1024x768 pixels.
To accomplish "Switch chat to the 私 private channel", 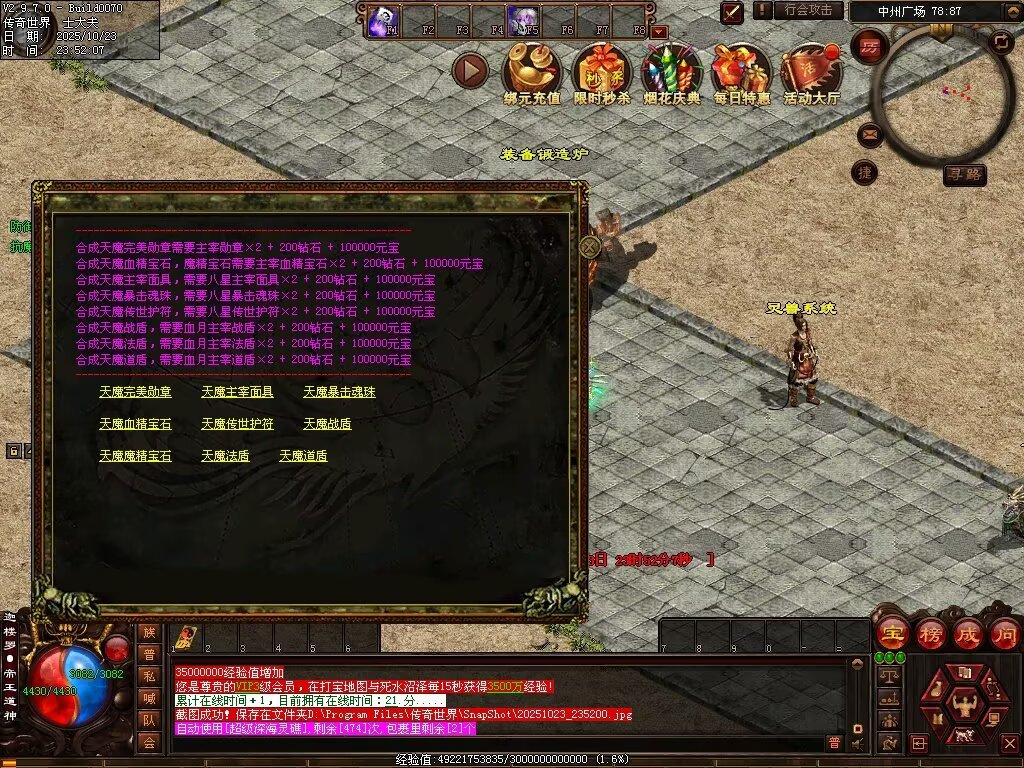I will pos(149,676).
